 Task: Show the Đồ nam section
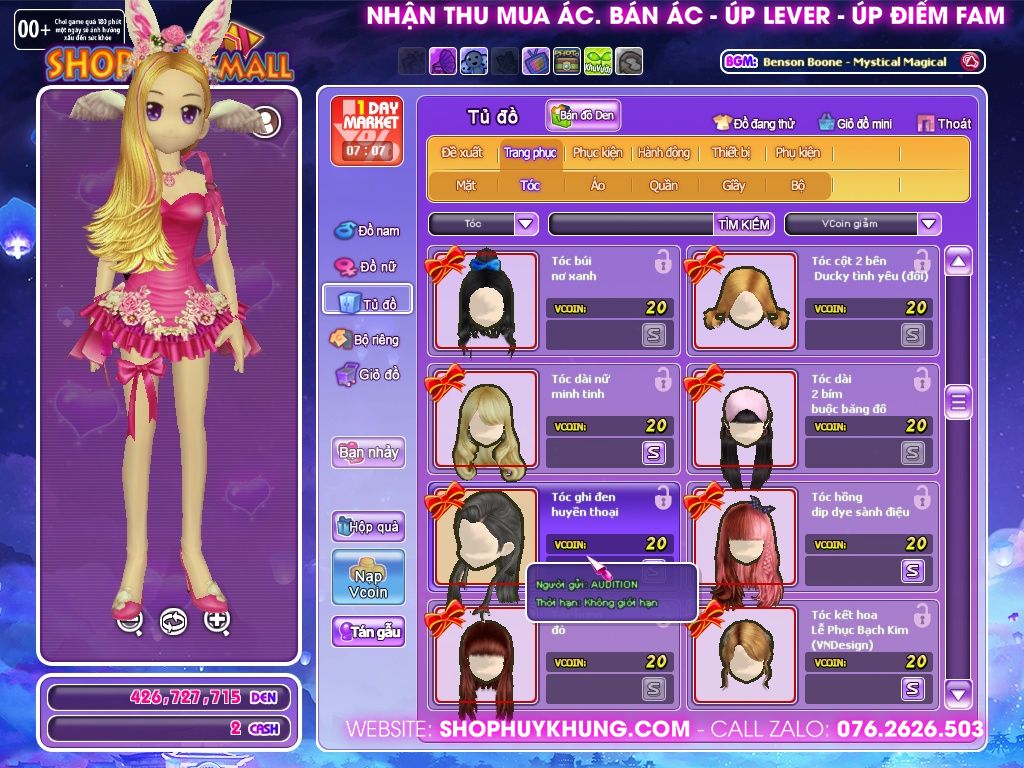point(367,231)
